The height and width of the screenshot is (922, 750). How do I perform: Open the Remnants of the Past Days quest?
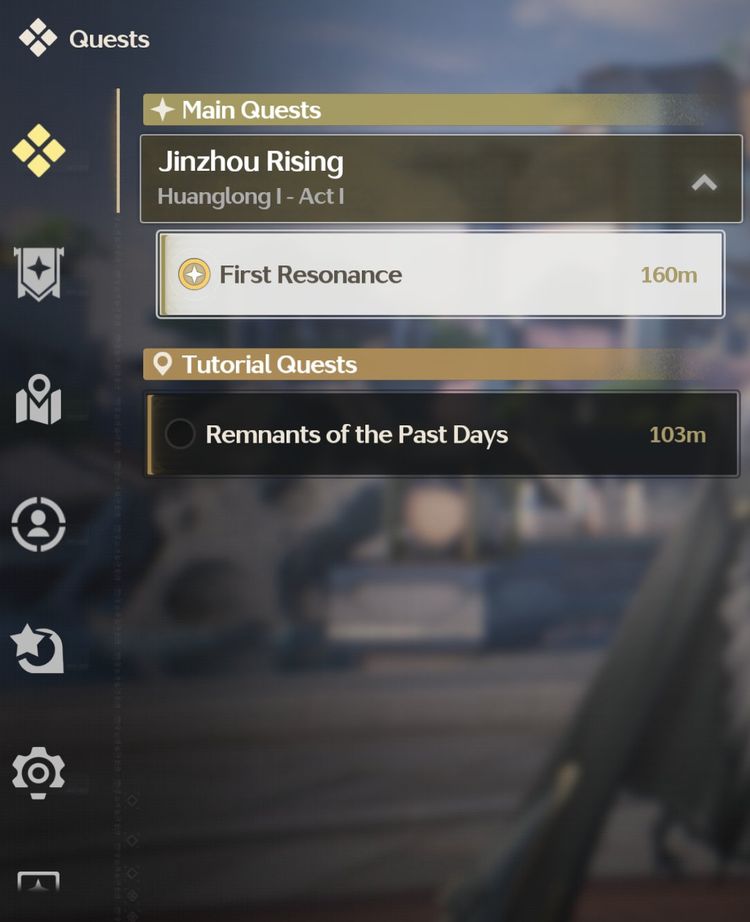[442, 435]
